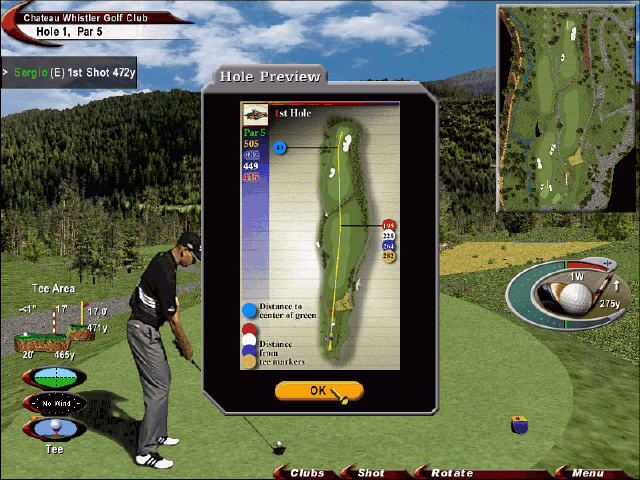Open the Clubs menu

click(x=307, y=472)
